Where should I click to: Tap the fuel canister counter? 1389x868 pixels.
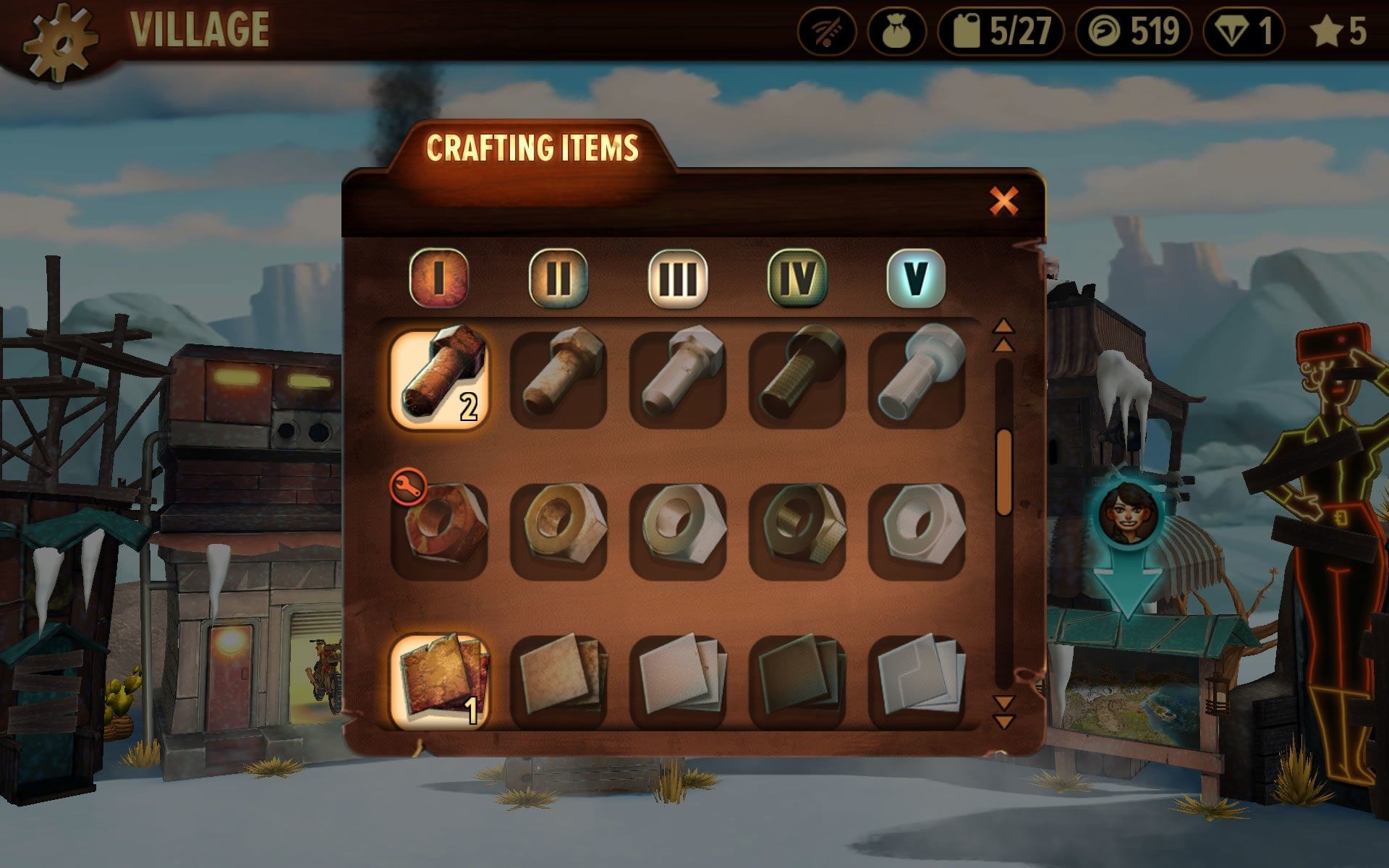click(x=1001, y=32)
